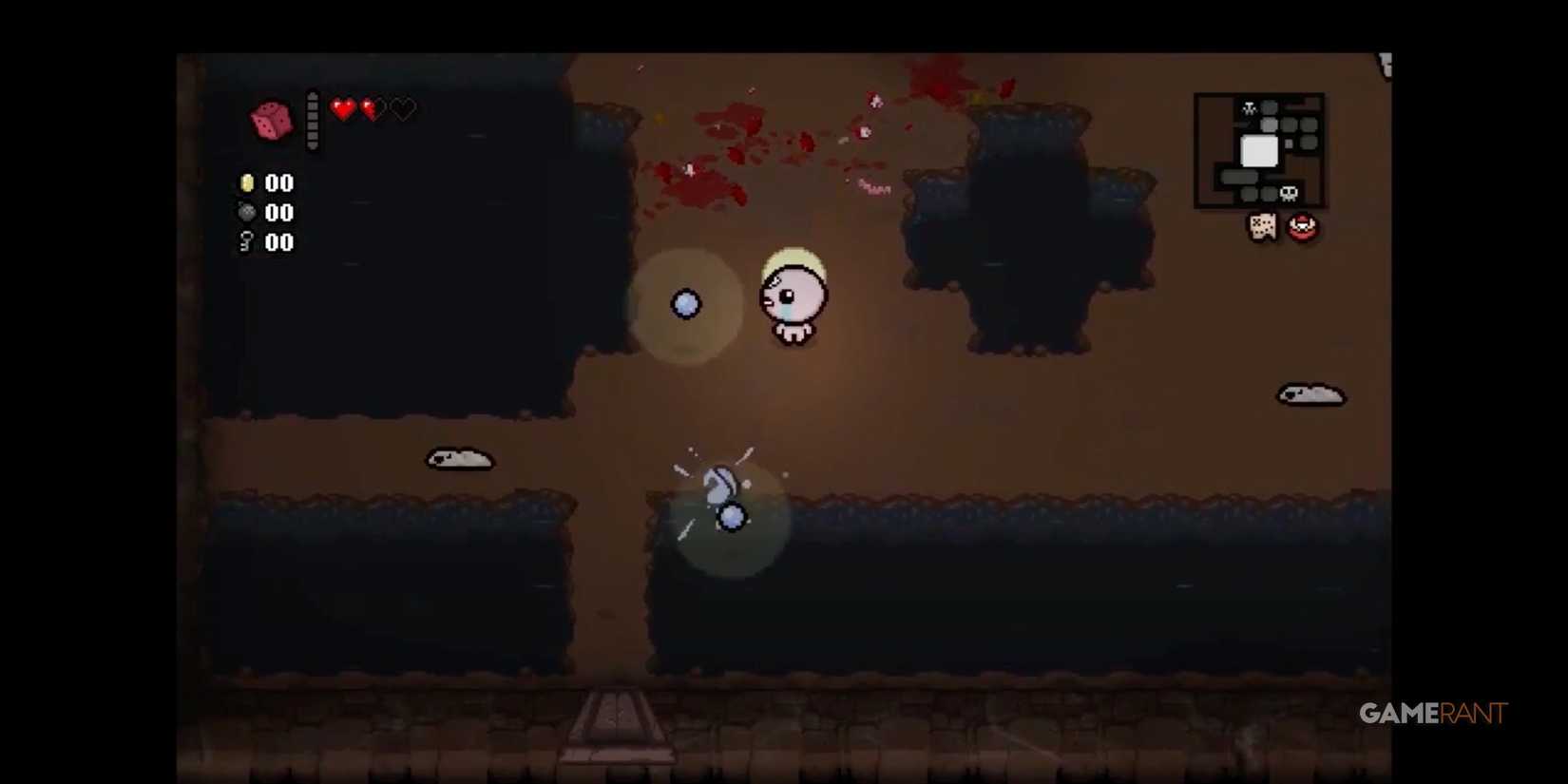Select the dice trinket icon below the minimap
The width and height of the screenshot is (1568, 784).
(x=1263, y=226)
